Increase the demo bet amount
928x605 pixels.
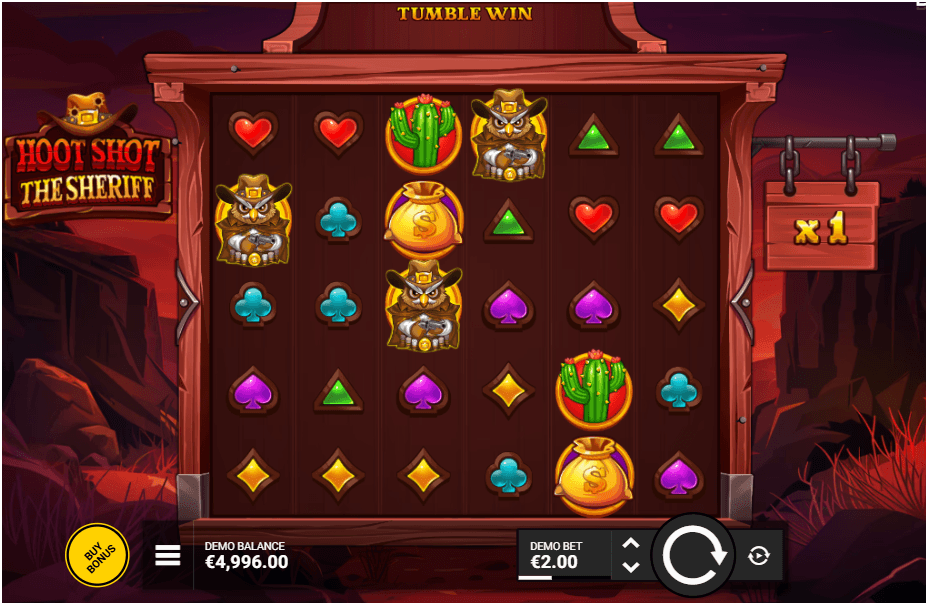pyautogui.click(x=630, y=544)
